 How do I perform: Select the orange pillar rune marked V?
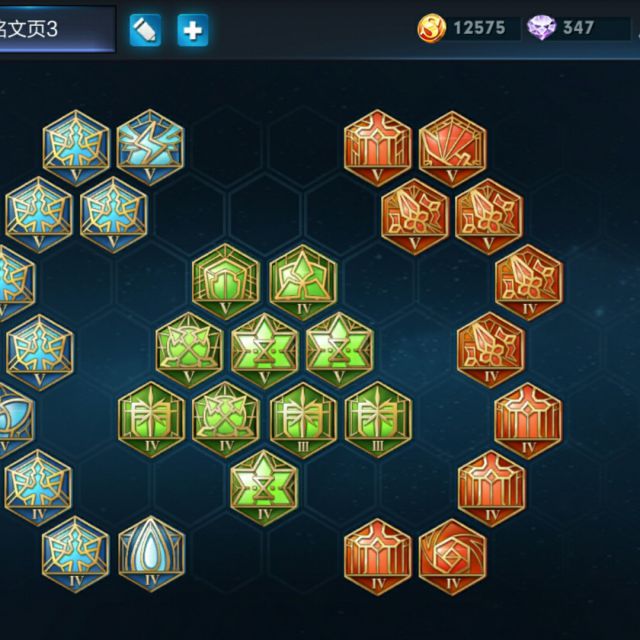coord(378,146)
